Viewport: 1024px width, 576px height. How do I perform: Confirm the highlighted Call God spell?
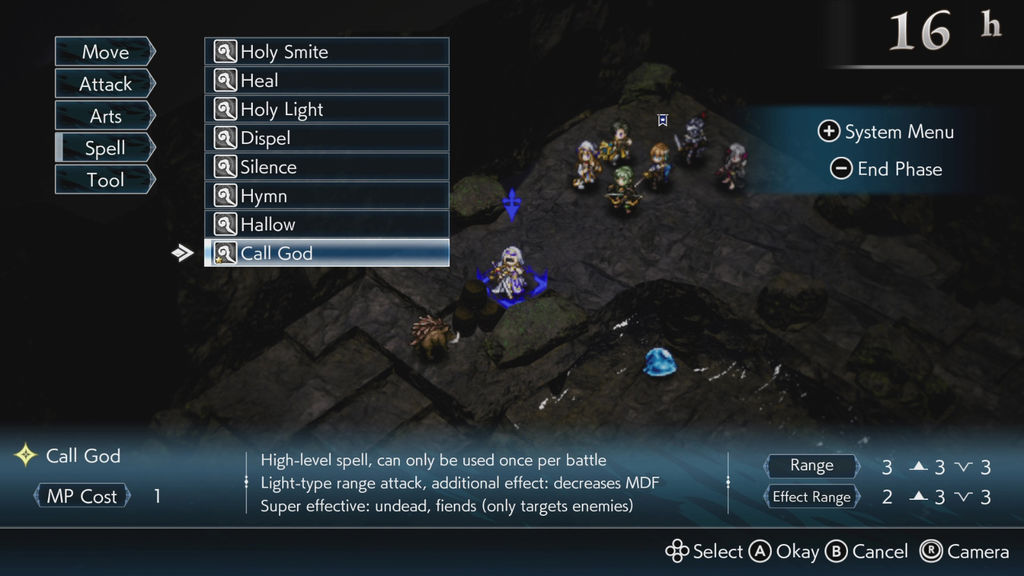[327, 254]
